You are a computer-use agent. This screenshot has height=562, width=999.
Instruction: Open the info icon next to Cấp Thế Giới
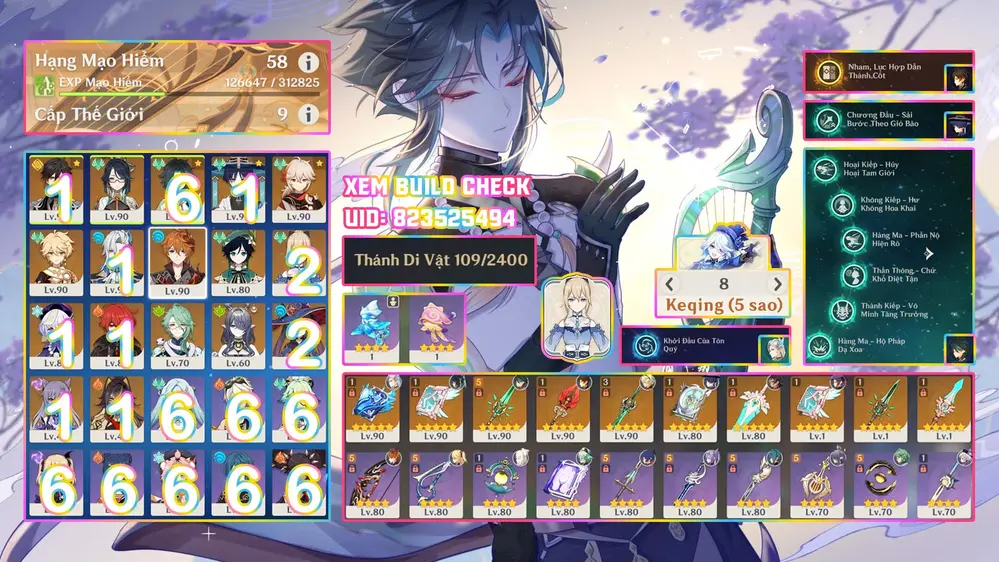coord(309,114)
